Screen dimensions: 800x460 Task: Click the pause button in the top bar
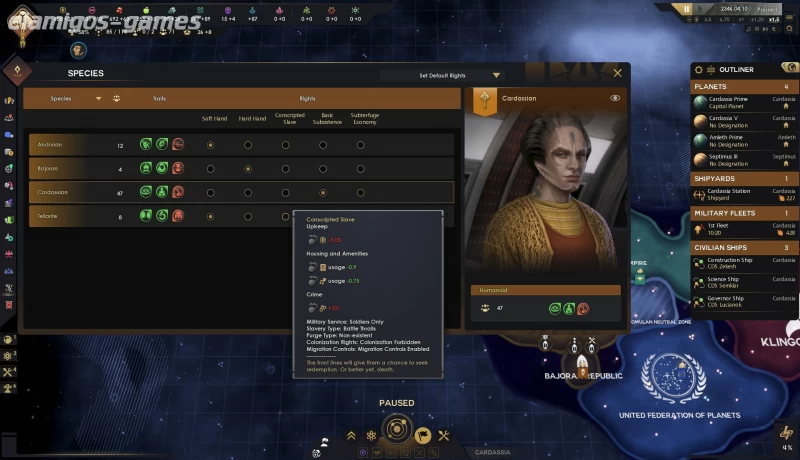click(687, 9)
